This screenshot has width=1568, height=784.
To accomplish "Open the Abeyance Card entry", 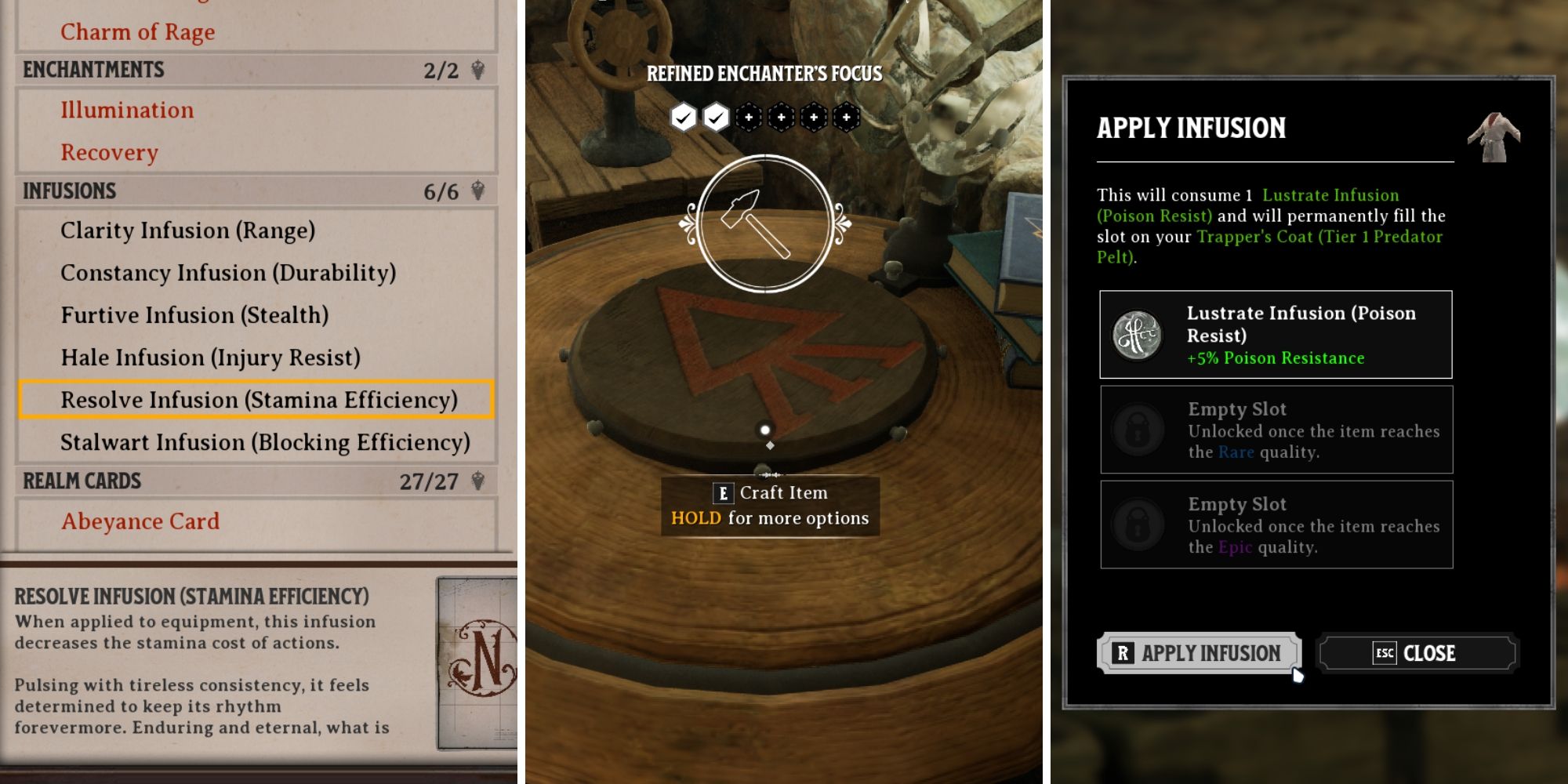I will [140, 521].
